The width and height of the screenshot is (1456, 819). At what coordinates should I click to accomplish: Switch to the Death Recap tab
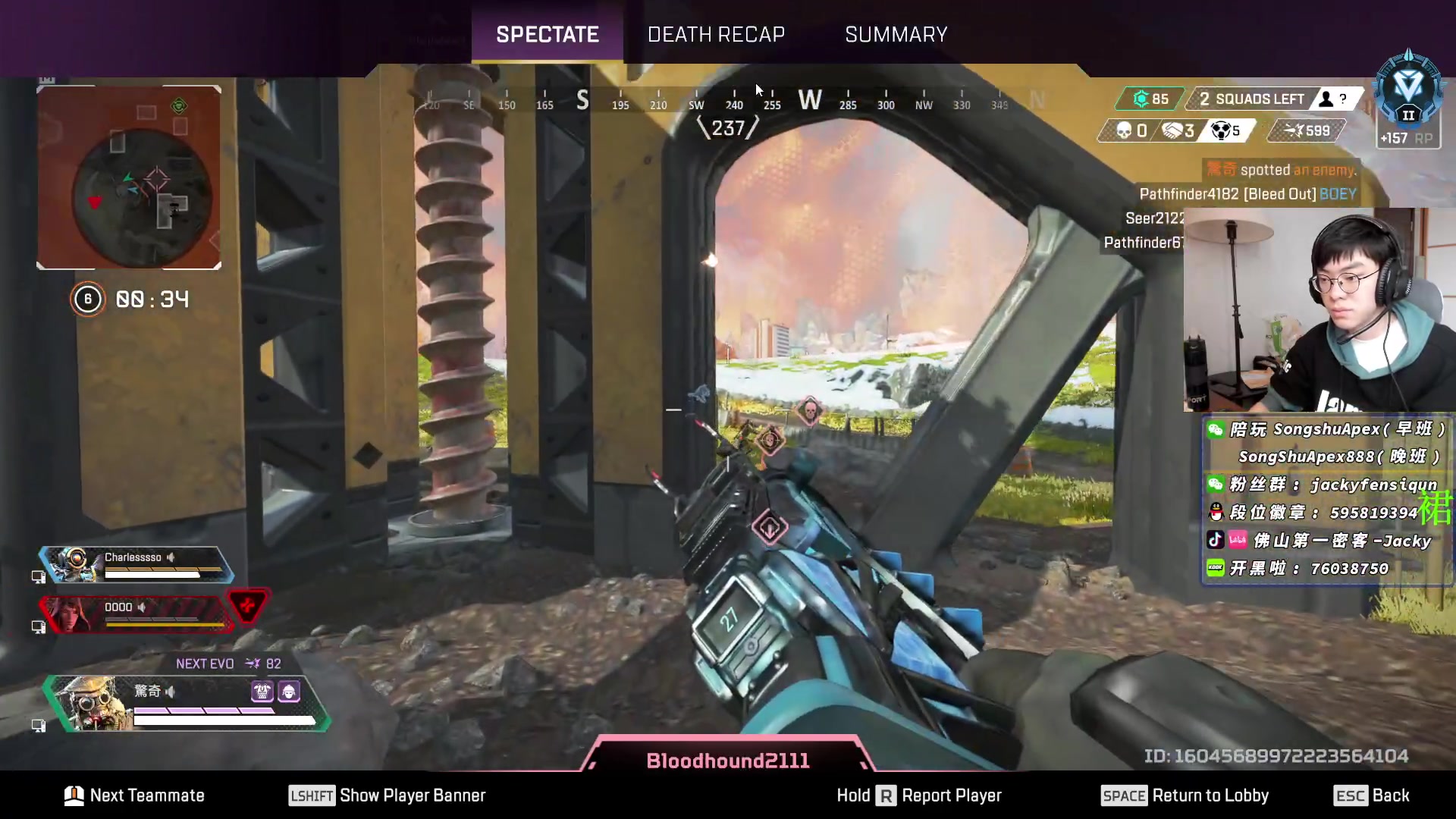pyautogui.click(x=716, y=34)
